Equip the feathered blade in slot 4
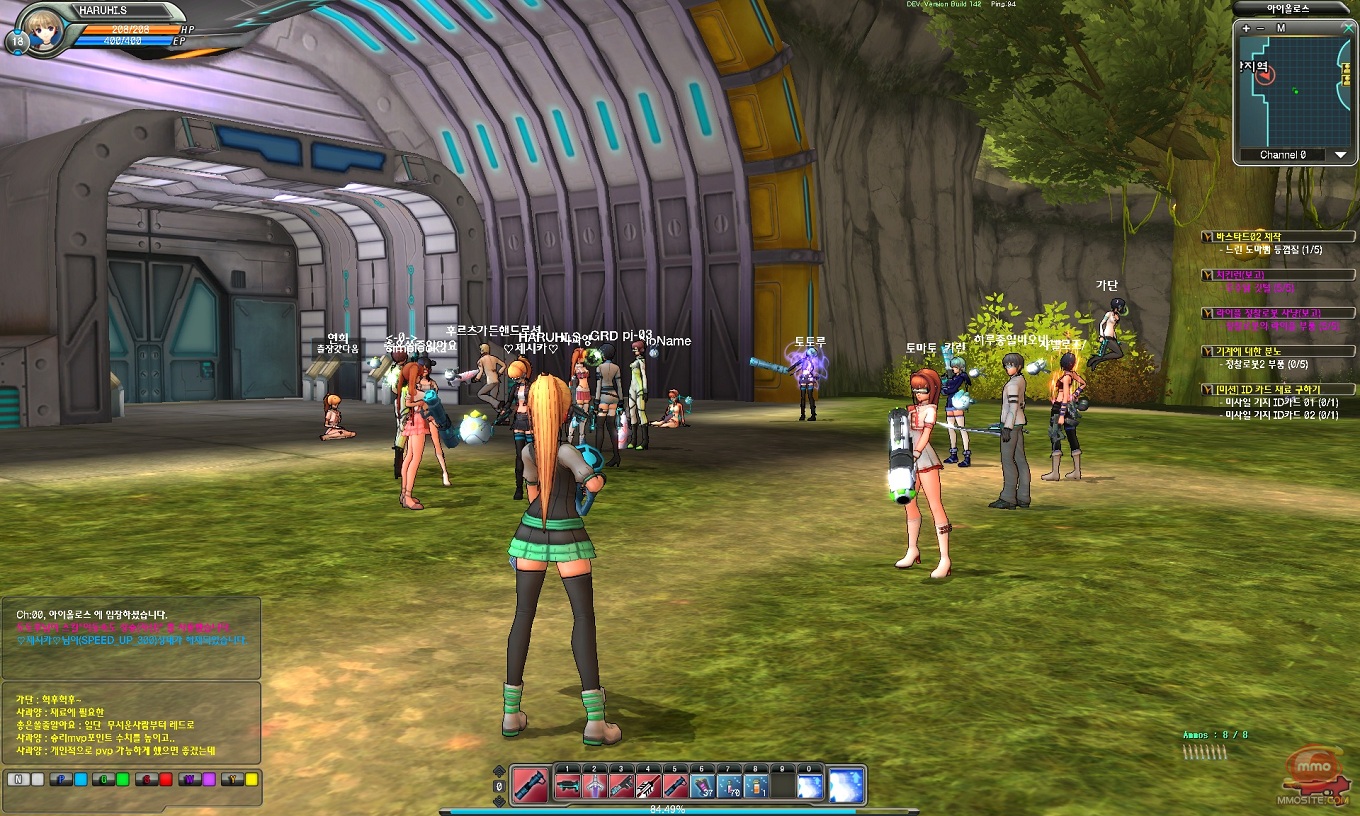The image size is (1360, 816). [648, 786]
